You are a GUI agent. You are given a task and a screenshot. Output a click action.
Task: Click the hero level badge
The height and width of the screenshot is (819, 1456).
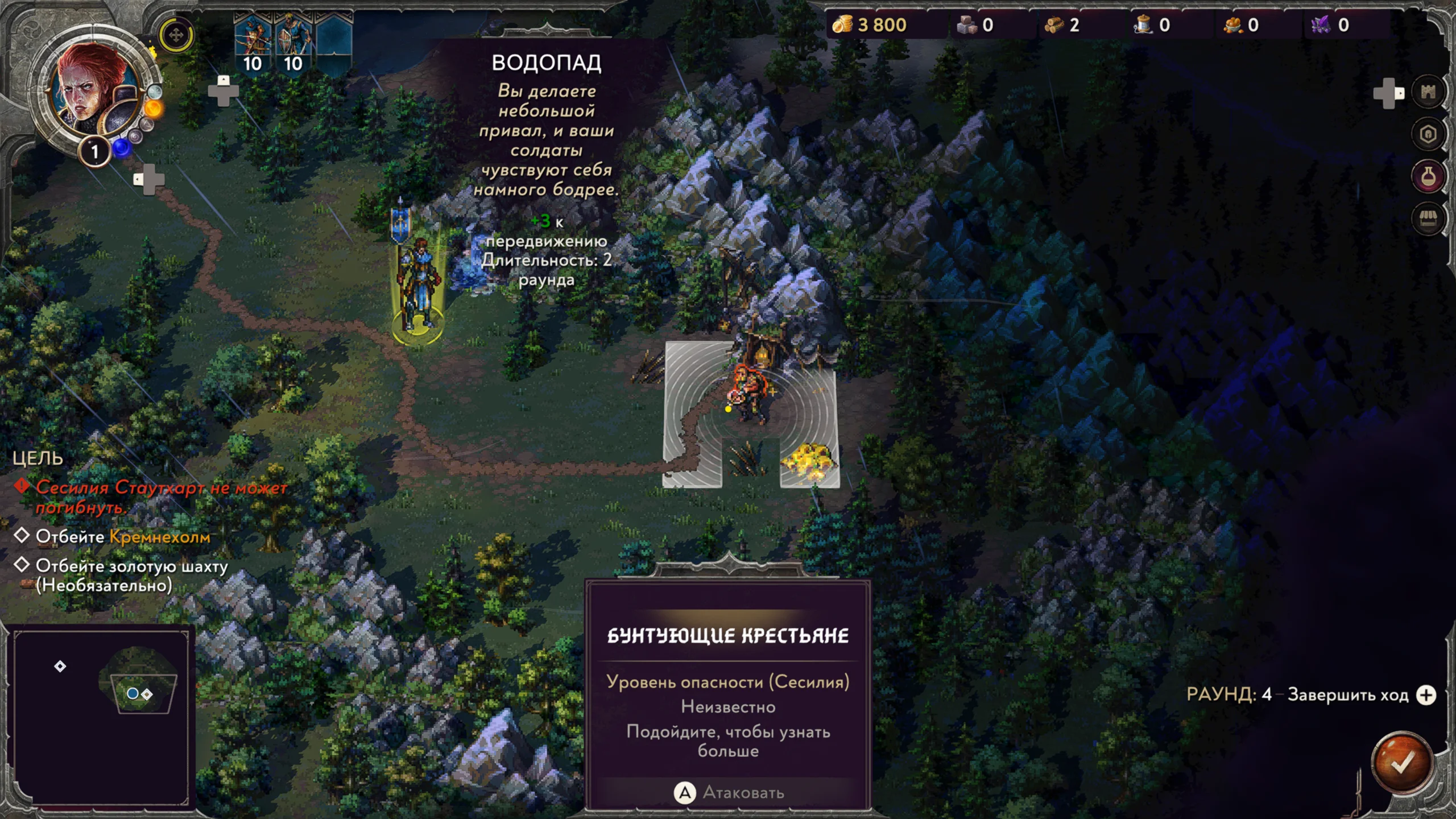click(95, 152)
